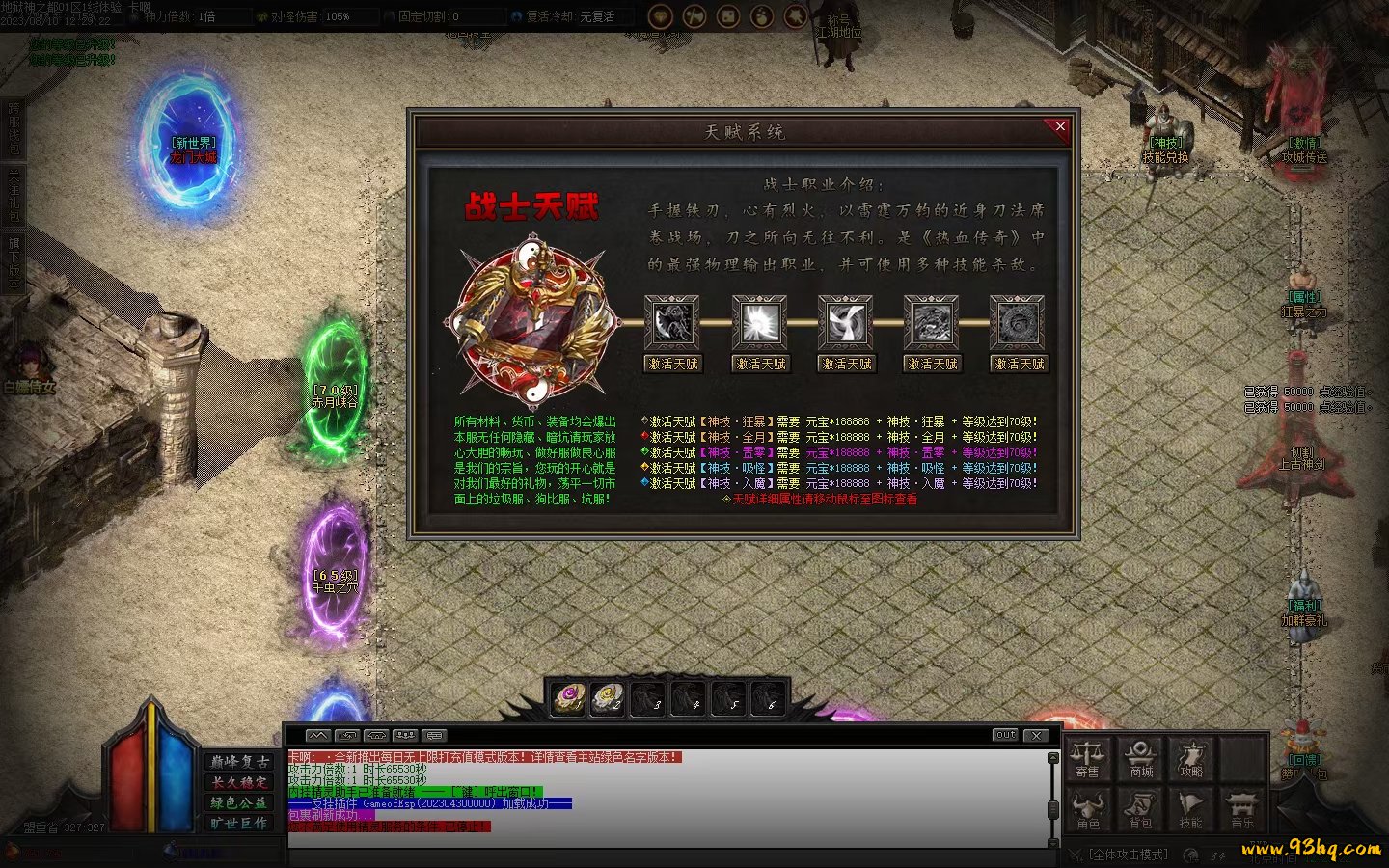Open the 角色 character sheet

(1088, 810)
